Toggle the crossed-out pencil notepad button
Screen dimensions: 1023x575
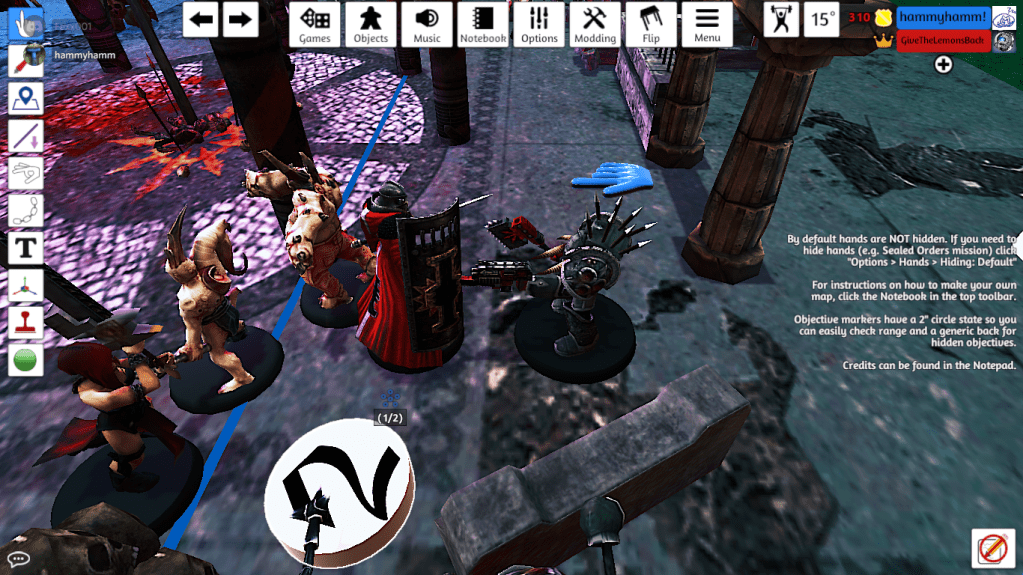tap(992, 548)
